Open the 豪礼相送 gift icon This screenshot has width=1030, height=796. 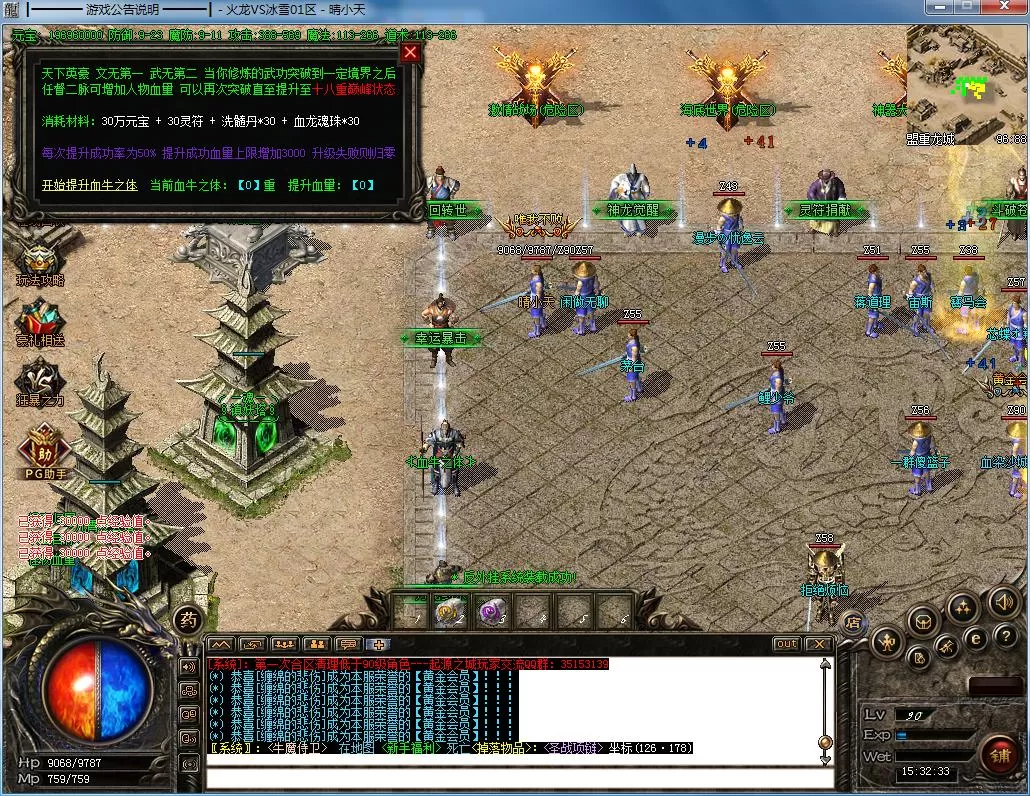40,322
